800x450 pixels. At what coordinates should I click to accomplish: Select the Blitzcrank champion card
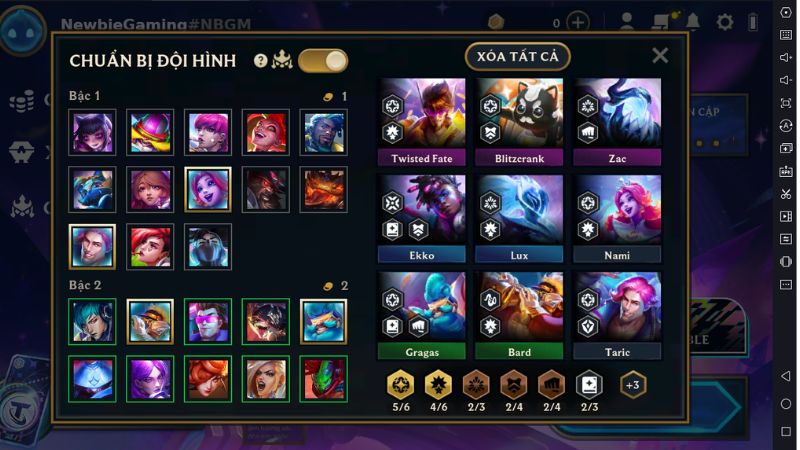[520, 122]
